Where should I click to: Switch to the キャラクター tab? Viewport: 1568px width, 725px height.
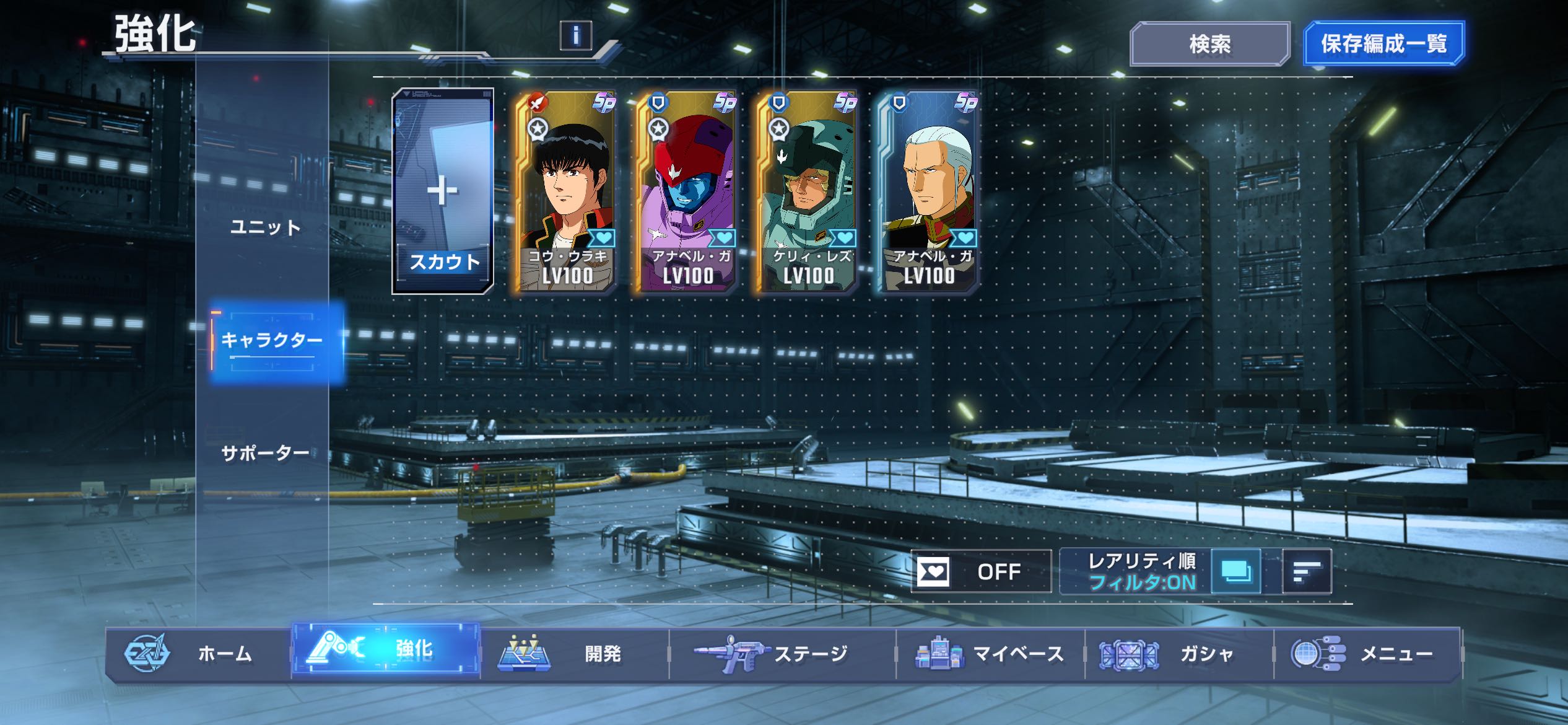272,341
